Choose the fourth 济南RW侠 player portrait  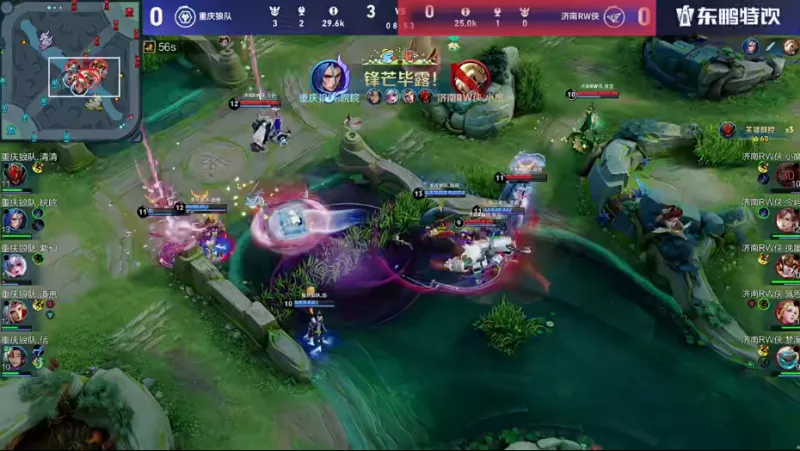click(786, 312)
